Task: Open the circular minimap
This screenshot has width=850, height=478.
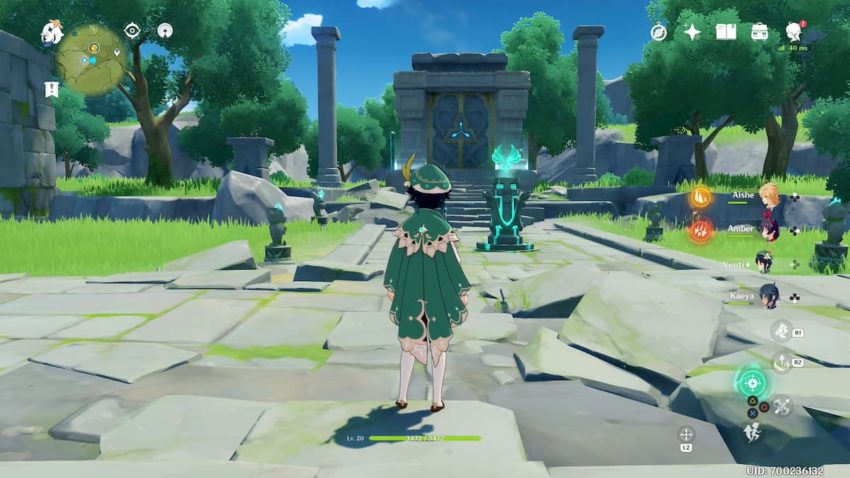Action: pyautogui.click(x=91, y=59)
